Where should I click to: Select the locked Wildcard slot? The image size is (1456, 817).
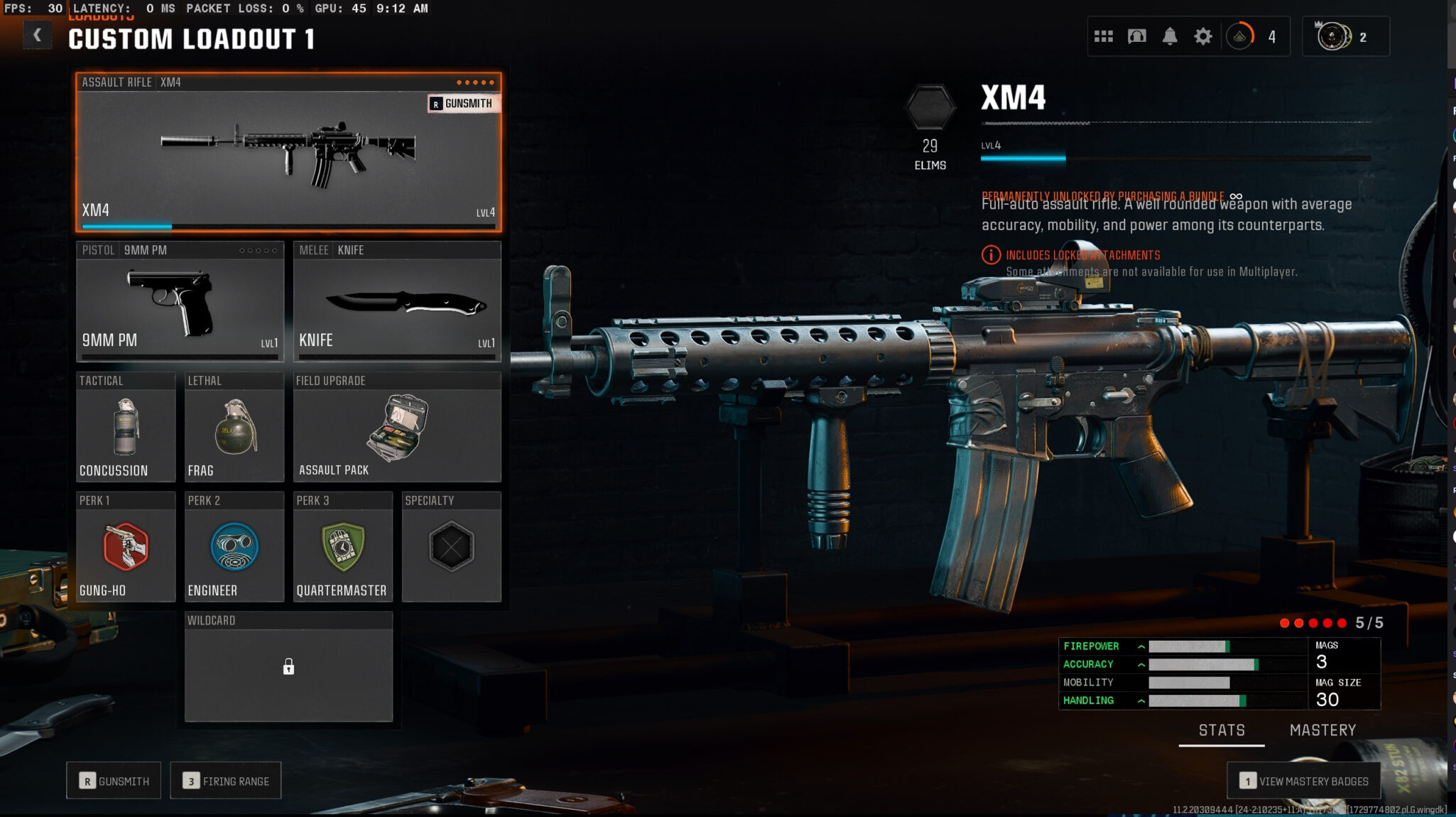point(288,667)
